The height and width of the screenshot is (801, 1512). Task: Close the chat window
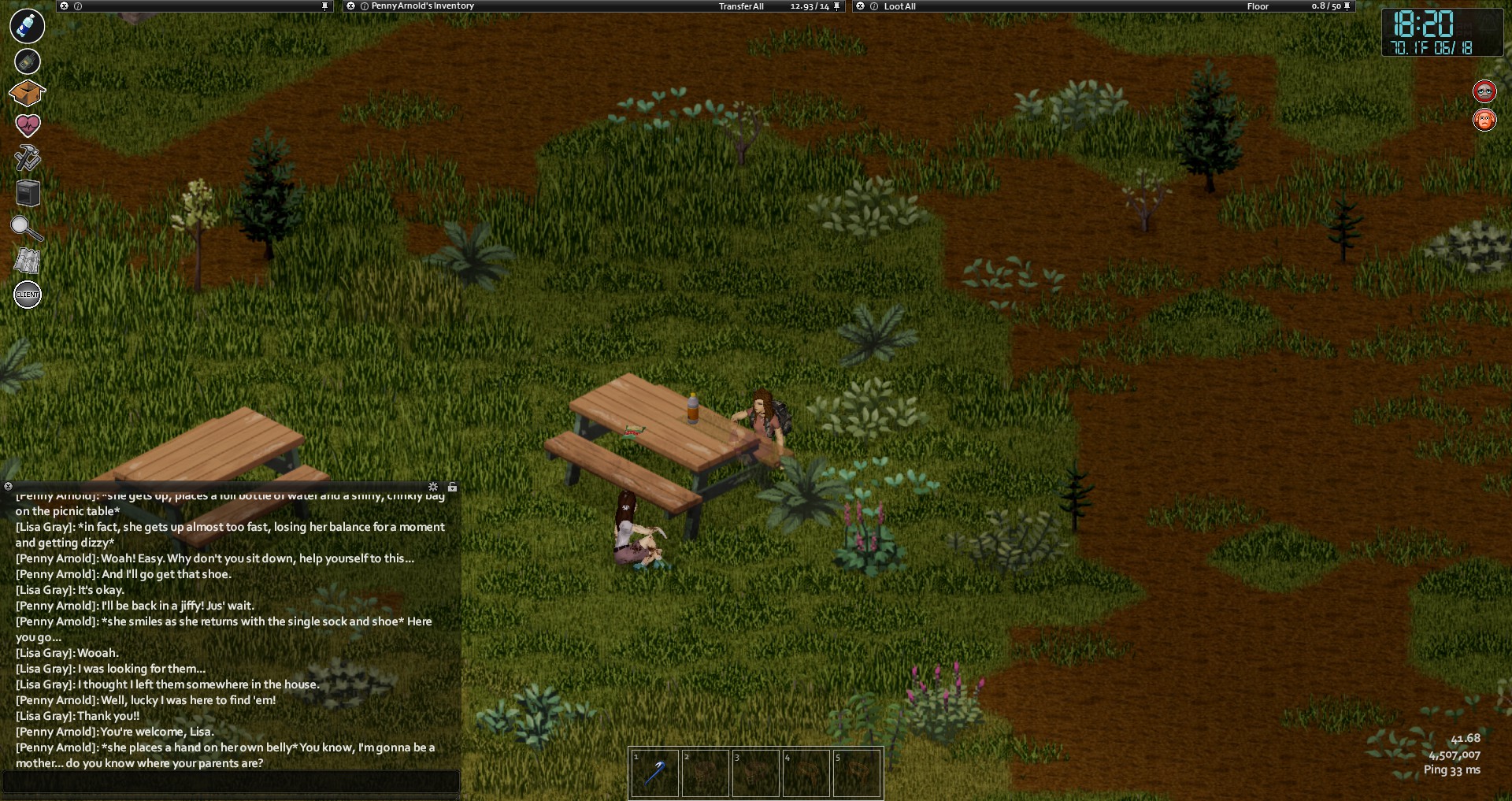click(8, 487)
